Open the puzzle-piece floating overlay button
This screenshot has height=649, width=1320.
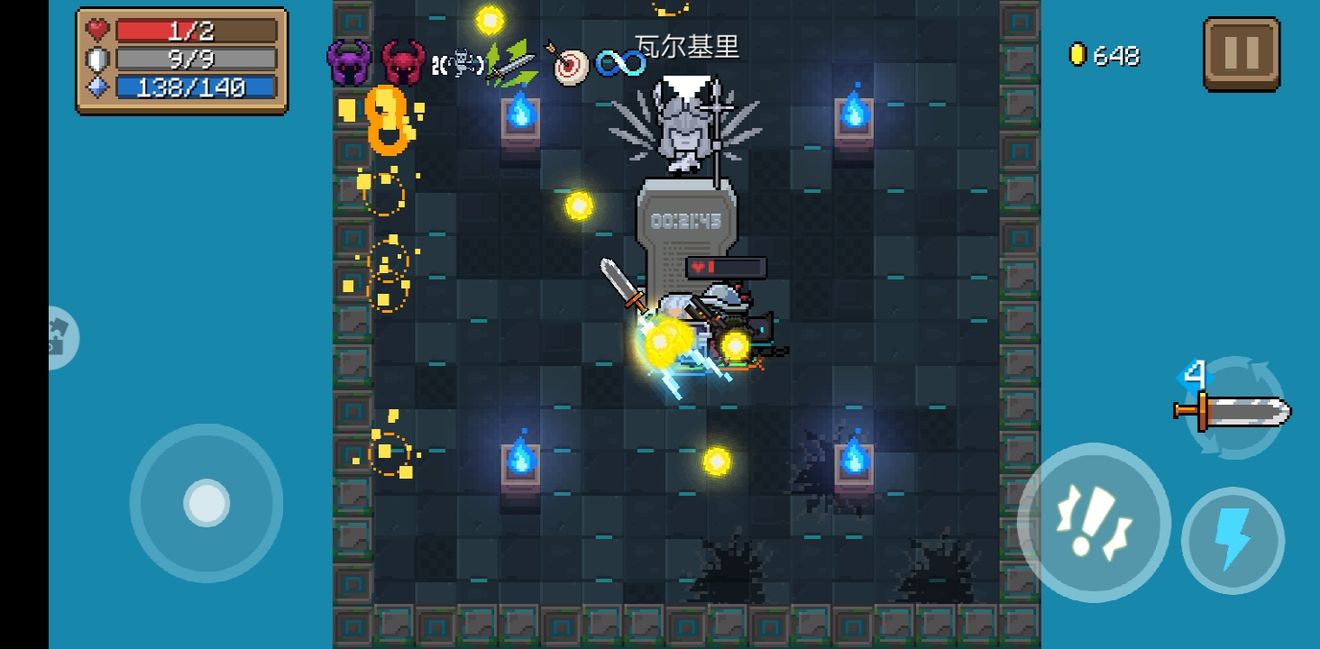coord(62,338)
